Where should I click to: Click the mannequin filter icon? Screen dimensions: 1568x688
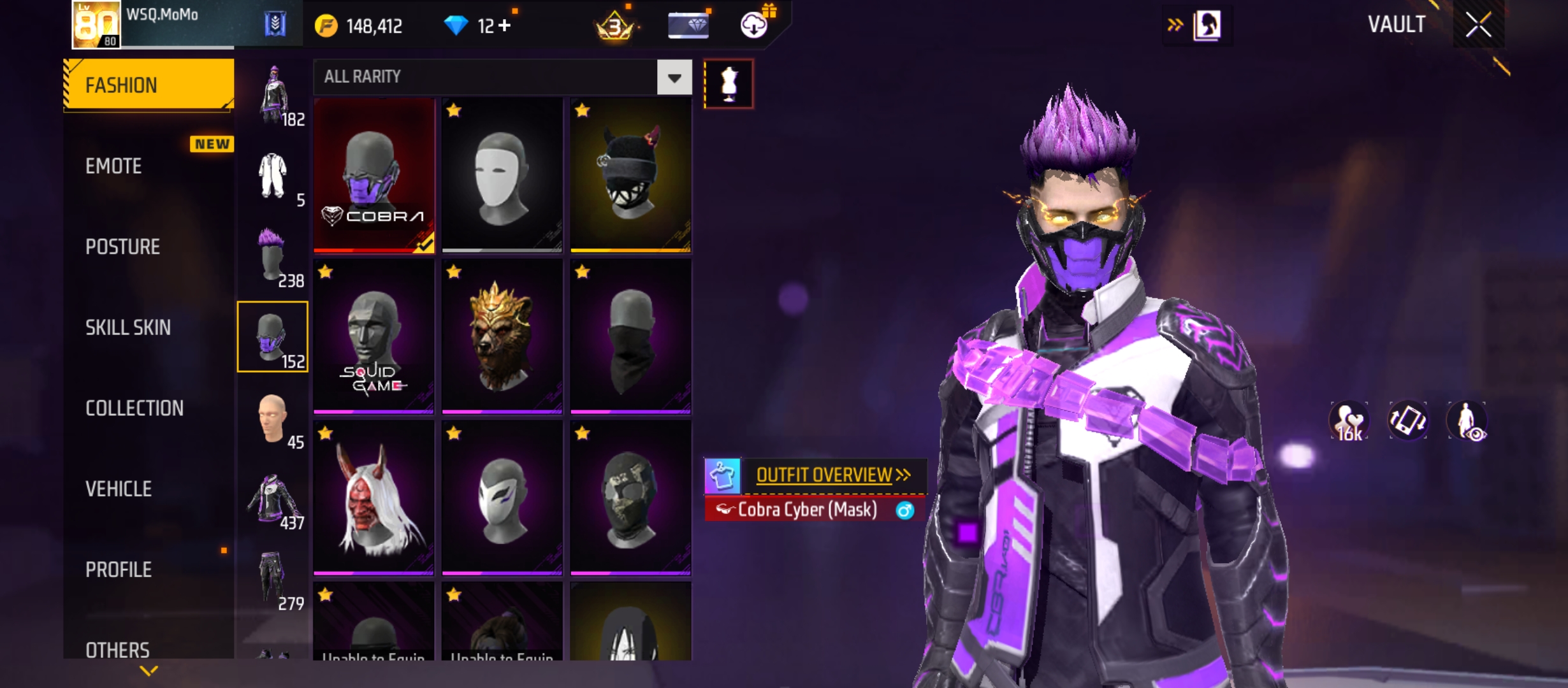[729, 83]
